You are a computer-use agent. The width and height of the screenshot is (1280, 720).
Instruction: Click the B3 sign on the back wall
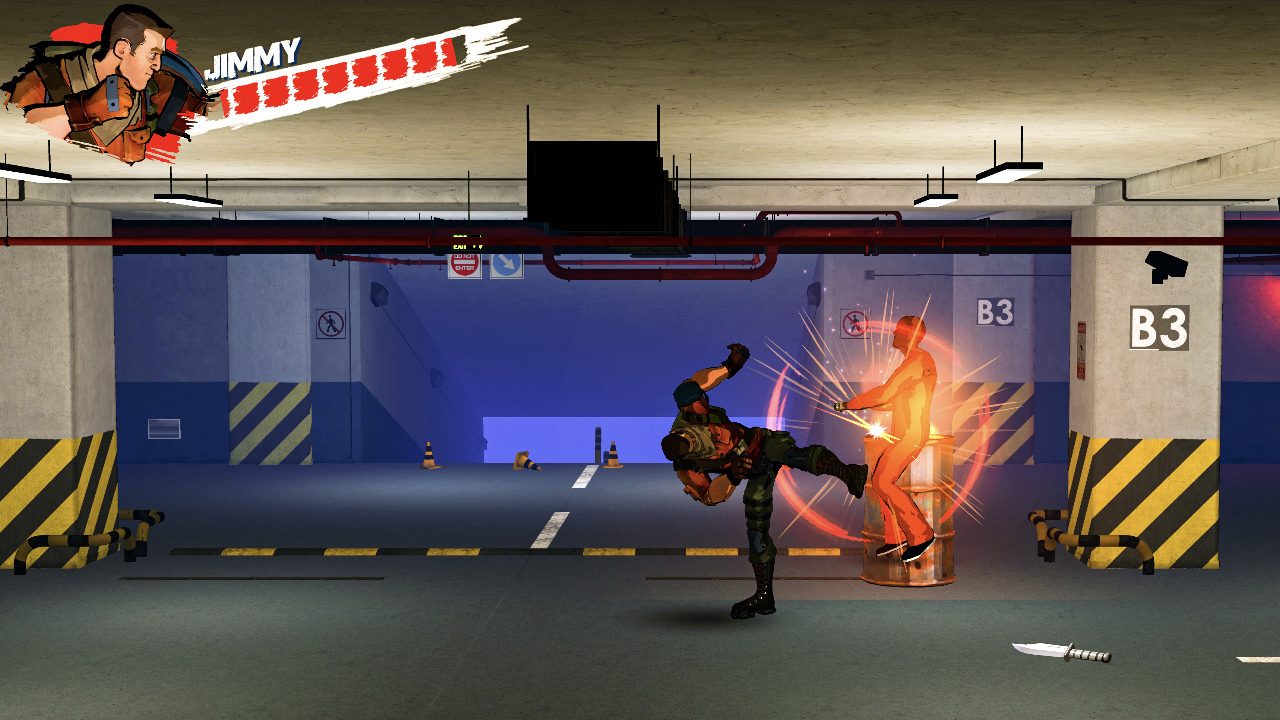[993, 312]
